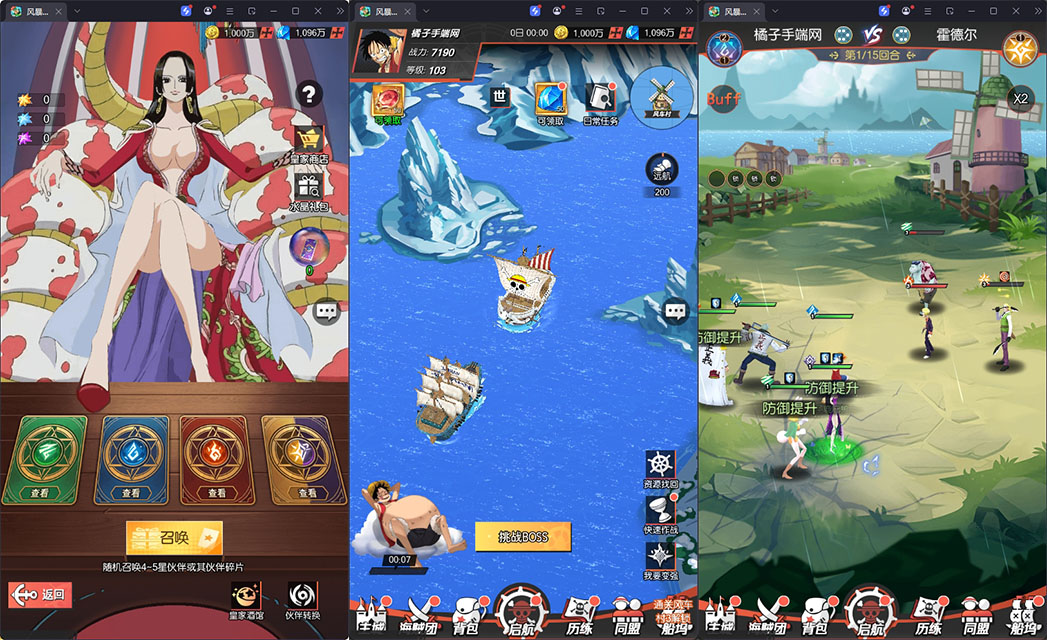The image size is (1047, 640).
Task: Open the 日常任务 daily quests icon
Action: [600, 101]
